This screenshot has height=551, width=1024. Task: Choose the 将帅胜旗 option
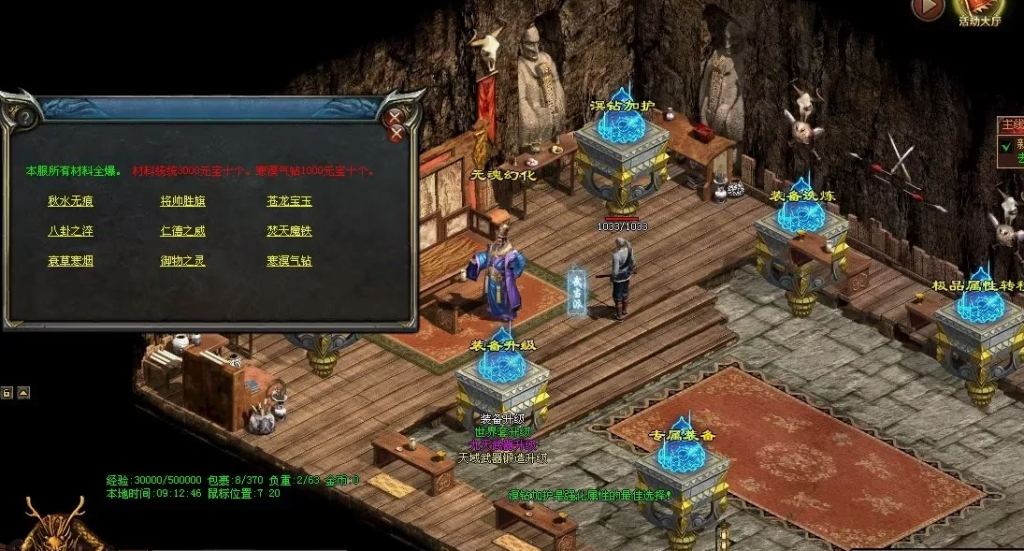point(182,201)
